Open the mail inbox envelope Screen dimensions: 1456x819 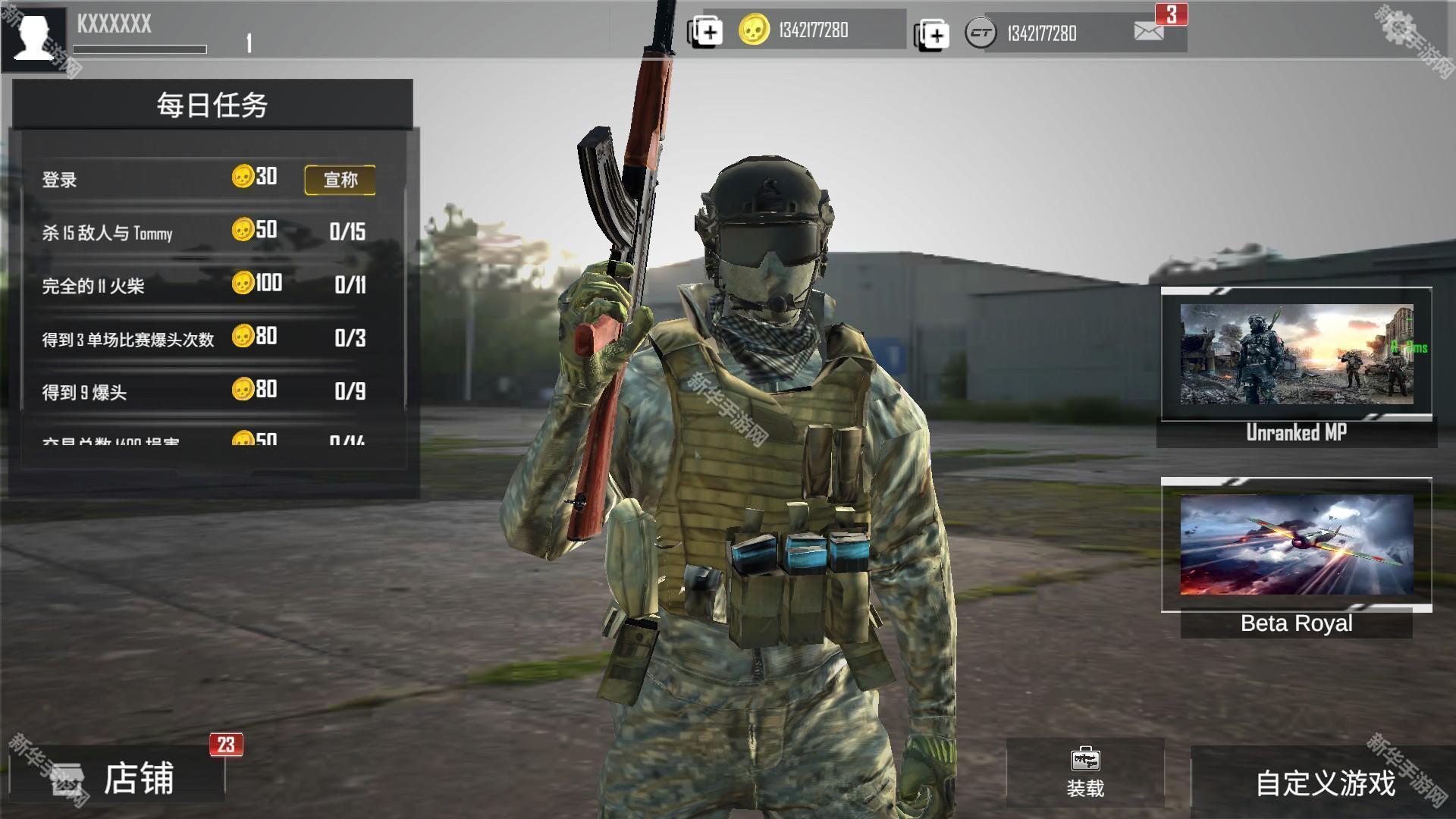1149,31
